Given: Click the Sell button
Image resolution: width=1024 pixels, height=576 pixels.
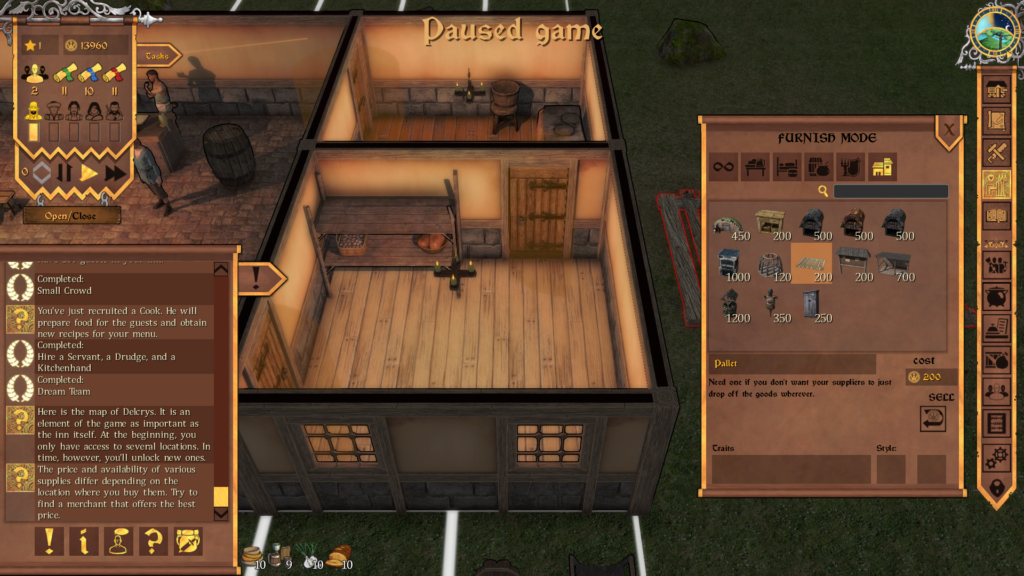Looking at the screenshot, I should tap(933, 419).
